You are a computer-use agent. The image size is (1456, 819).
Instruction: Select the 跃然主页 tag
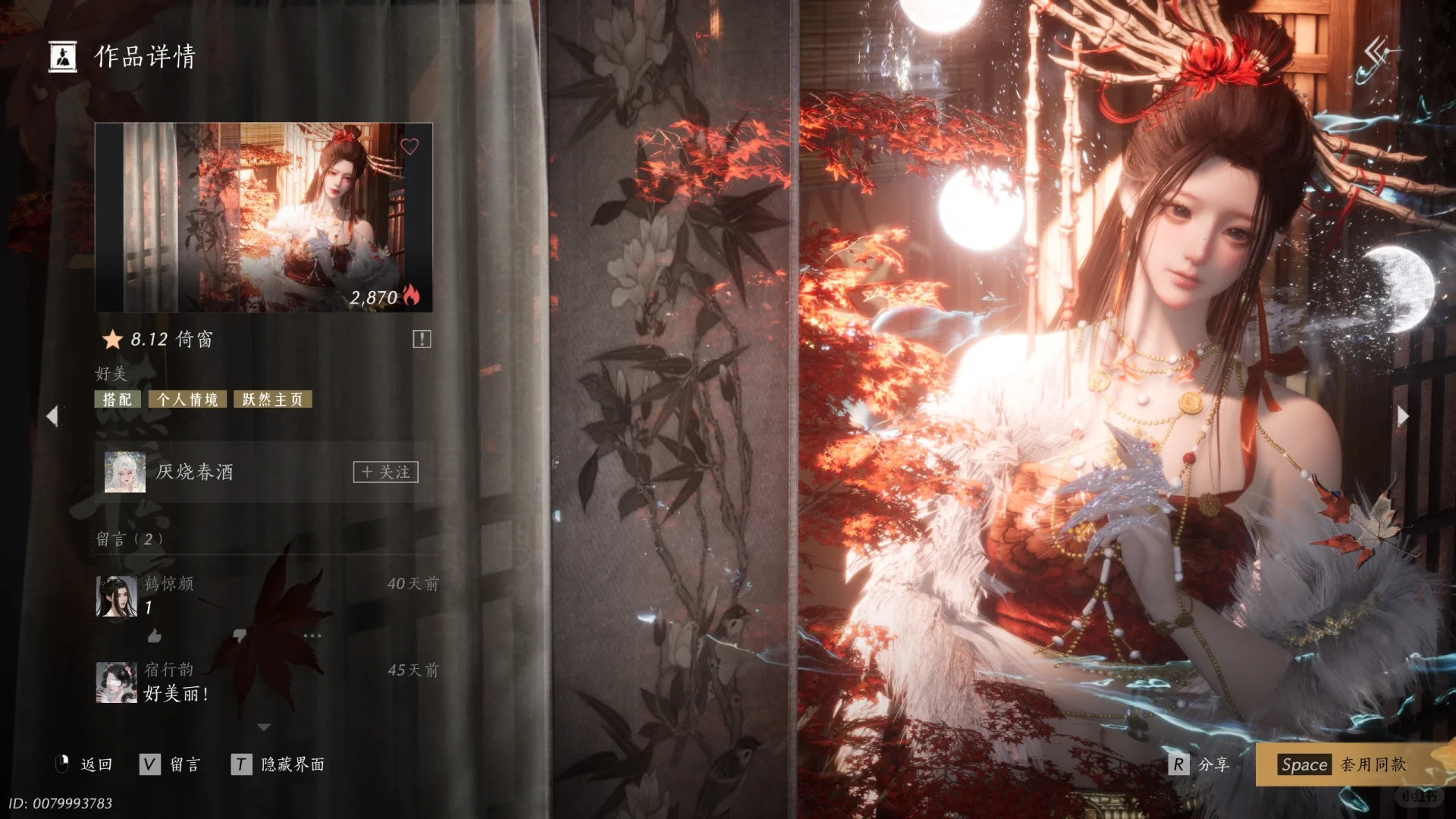coord(273,400)
